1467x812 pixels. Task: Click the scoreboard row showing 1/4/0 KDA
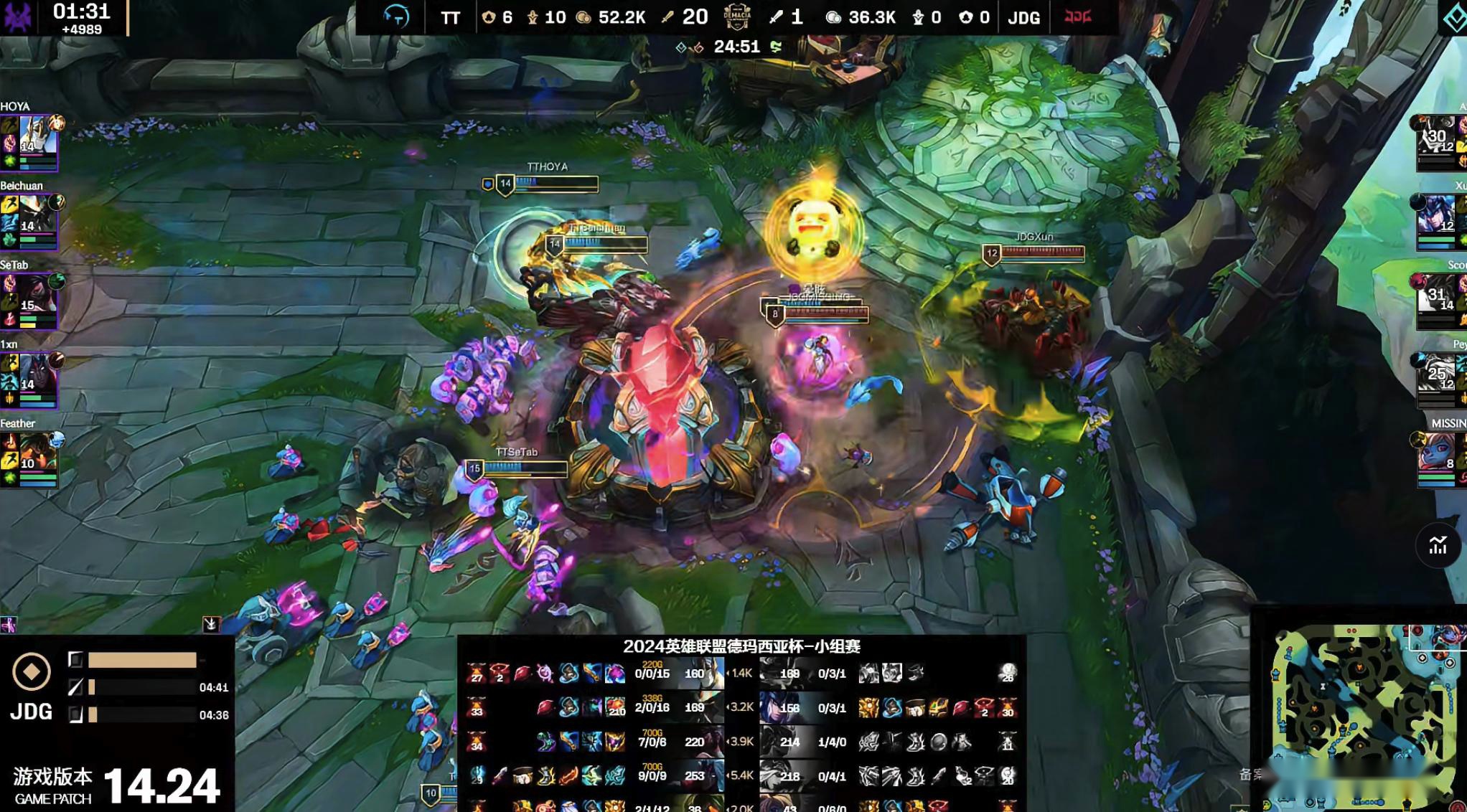click(x=832, y=742)
